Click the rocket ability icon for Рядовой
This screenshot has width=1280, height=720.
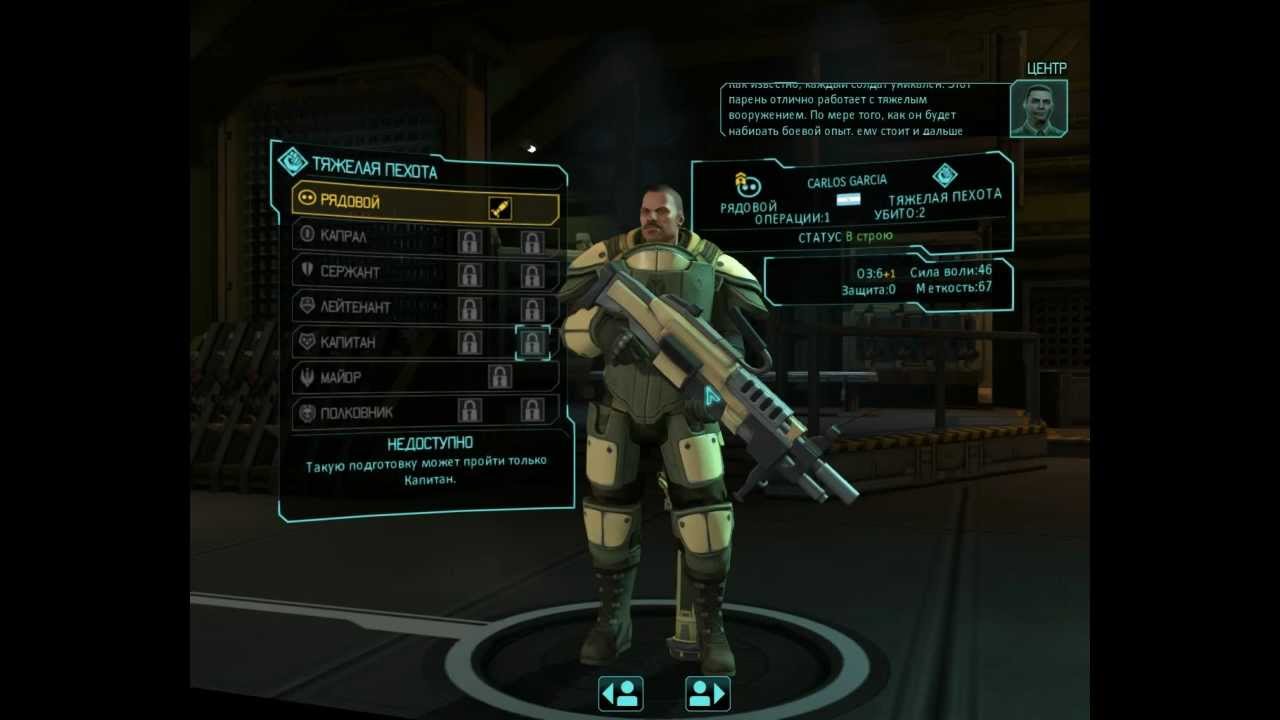click(500, 207)
